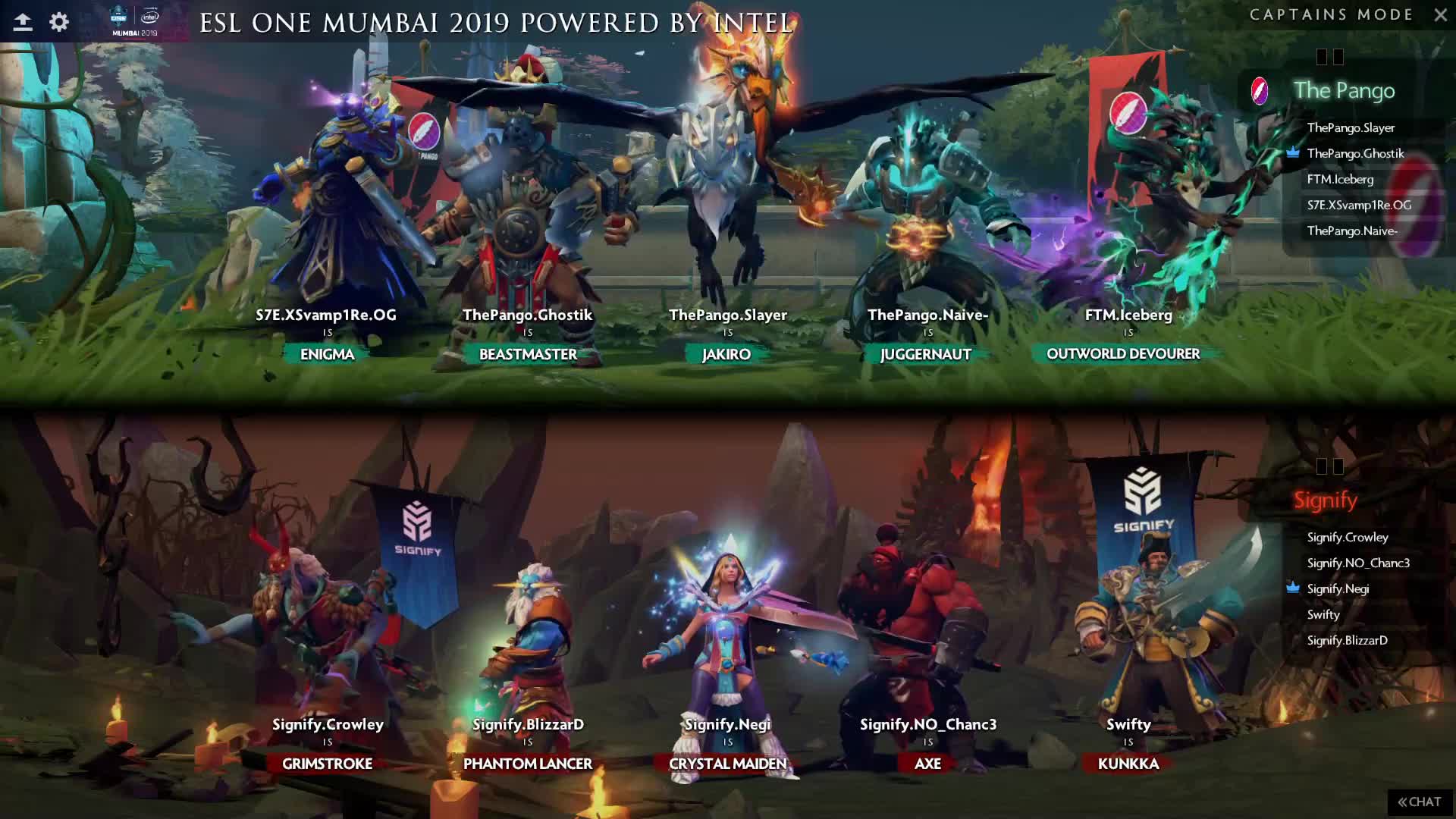Image resolution: width=1456 pixels, height=819 pixels.
Task: Choose Signify.NO_Chanc3 from the roster list
Action: [1358, 563]
